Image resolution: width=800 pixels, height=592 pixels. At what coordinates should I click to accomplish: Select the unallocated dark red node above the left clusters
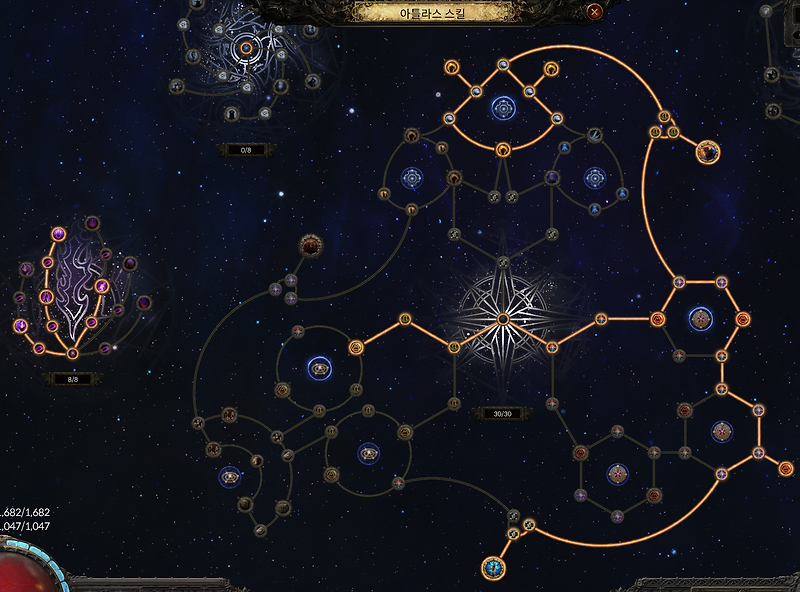click(310, 245)
